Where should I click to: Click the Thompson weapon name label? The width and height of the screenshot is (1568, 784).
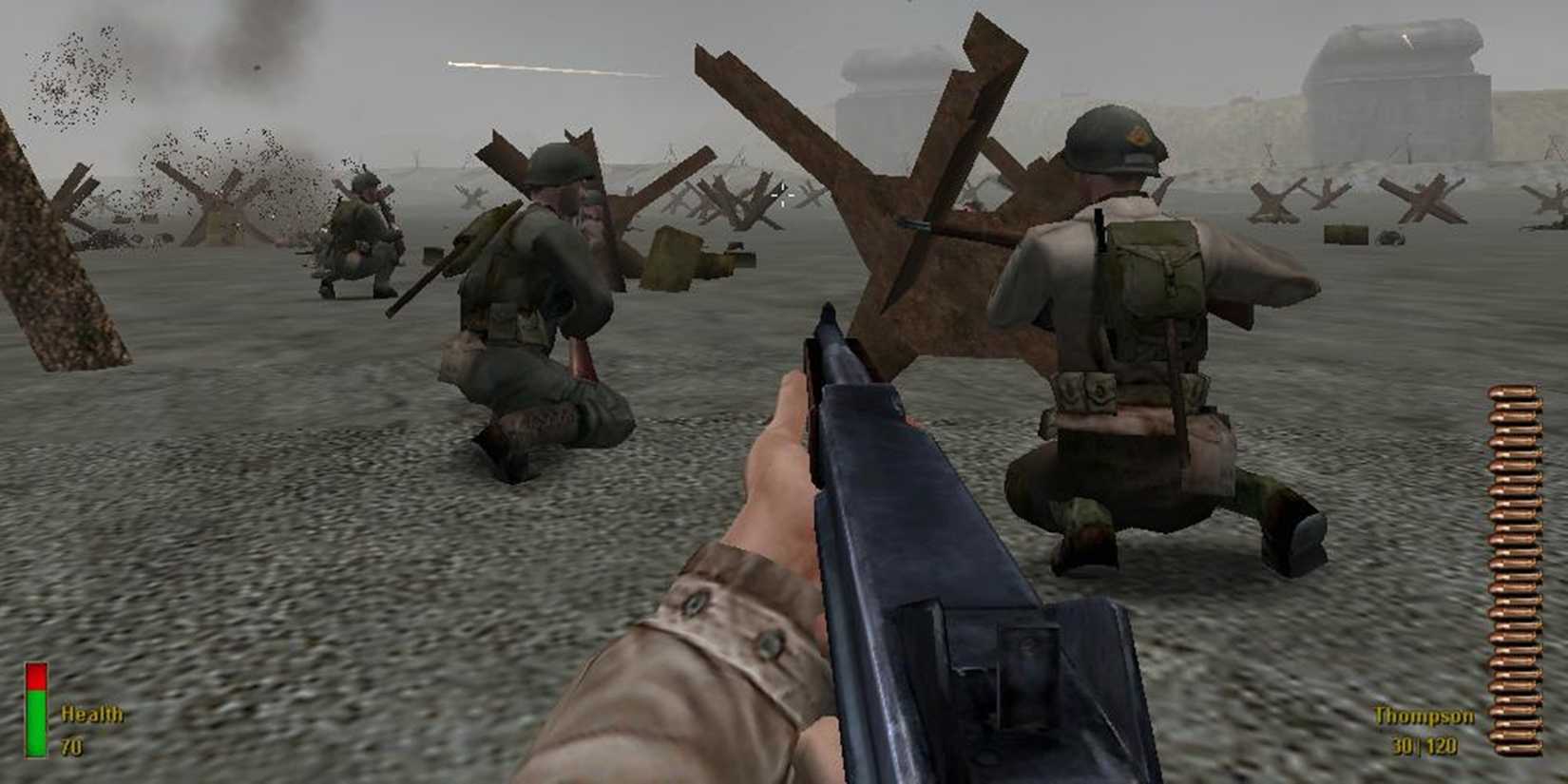tap(1424, 717)
